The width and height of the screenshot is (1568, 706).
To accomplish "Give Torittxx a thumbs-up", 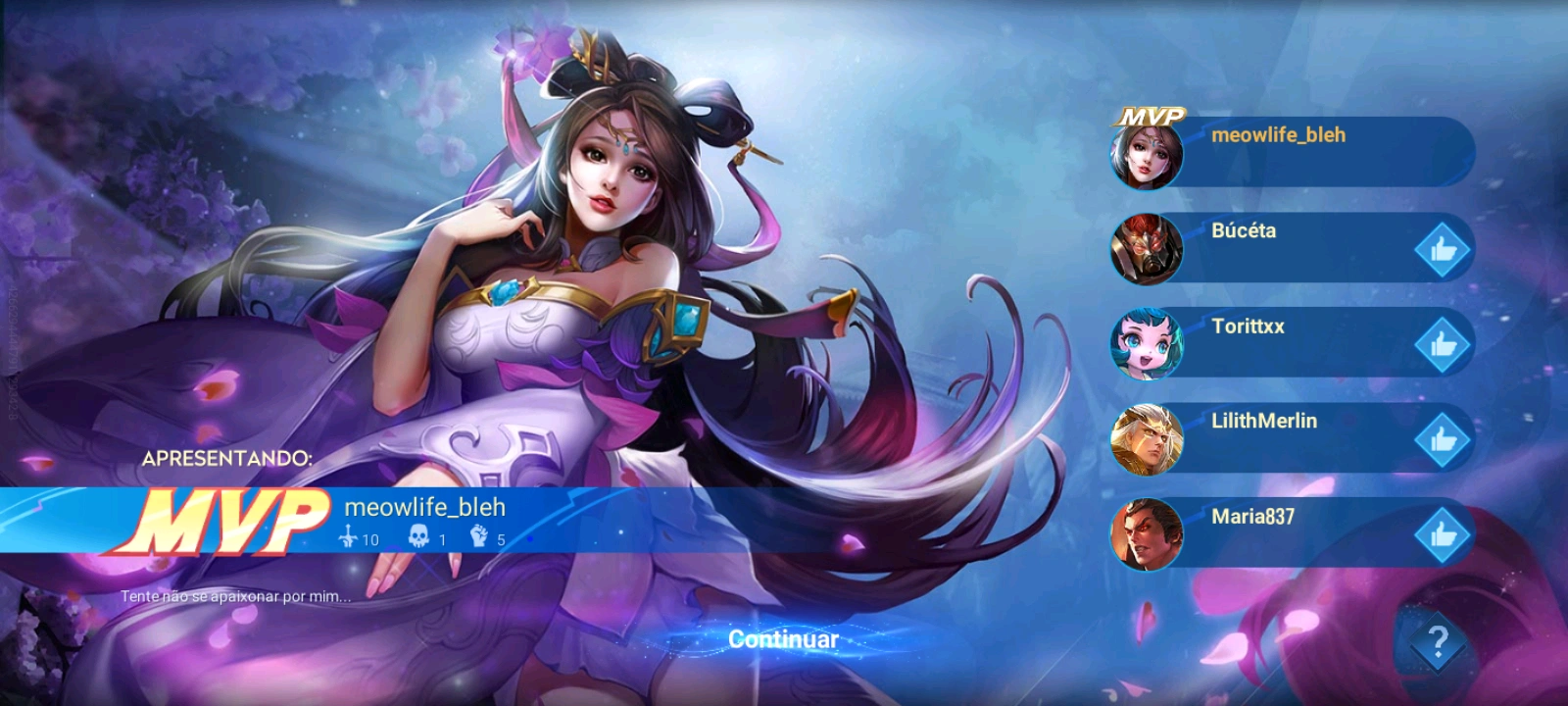I will tap(1442, 345).
